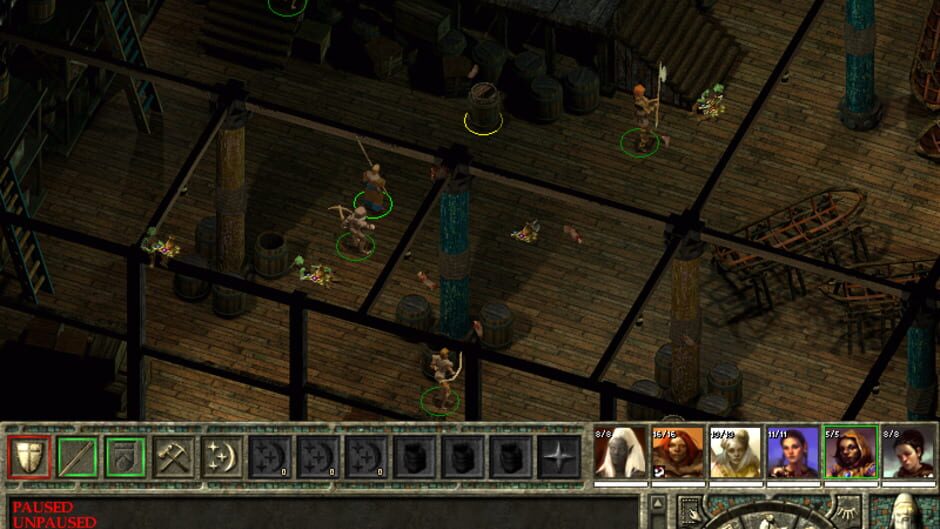Open the moon and stars spellcasting button
Viewport: 940px width, 529px height.
coord(222,457)
